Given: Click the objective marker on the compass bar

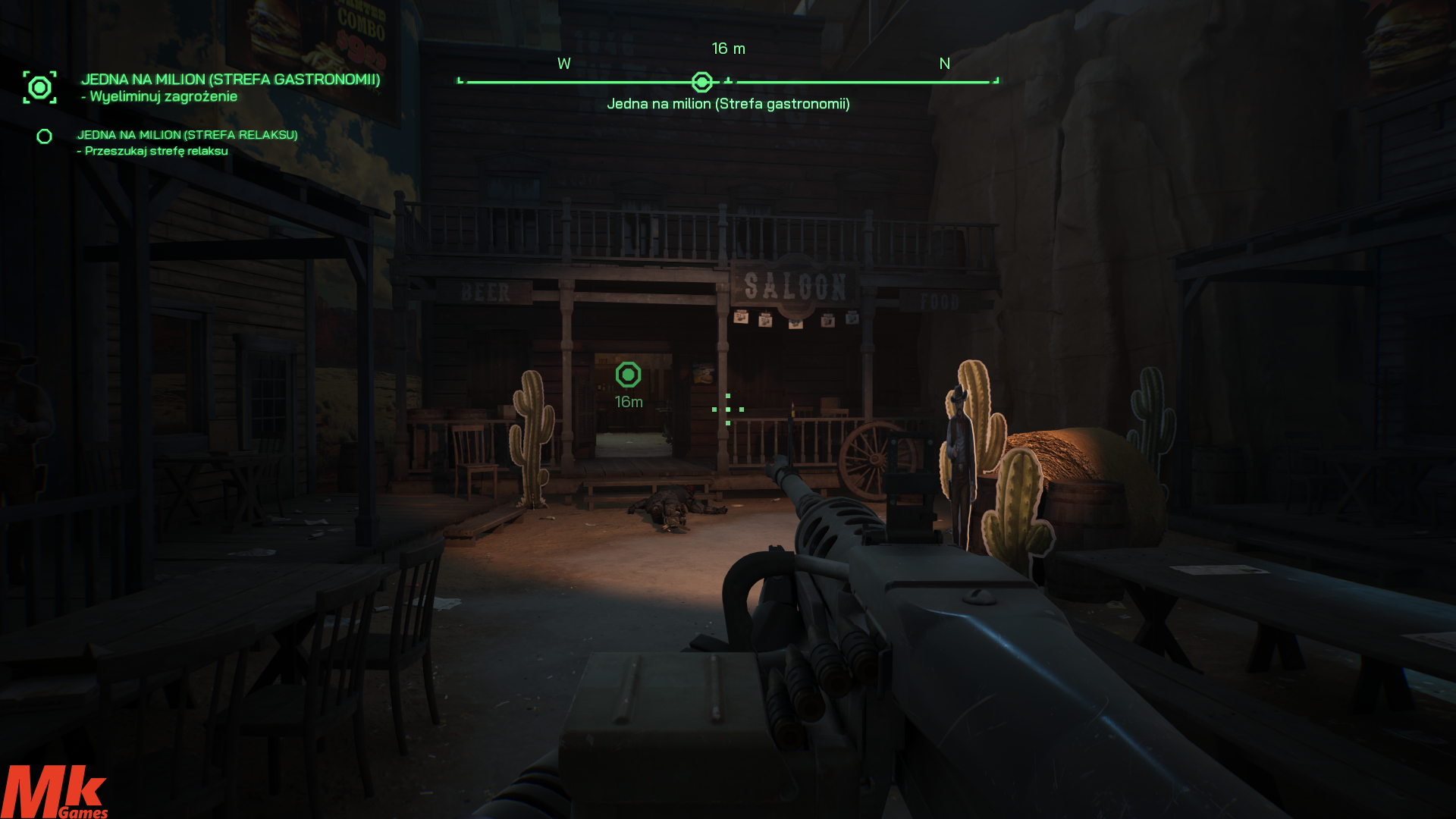Looking at the screenshot, I should (702, 82).
